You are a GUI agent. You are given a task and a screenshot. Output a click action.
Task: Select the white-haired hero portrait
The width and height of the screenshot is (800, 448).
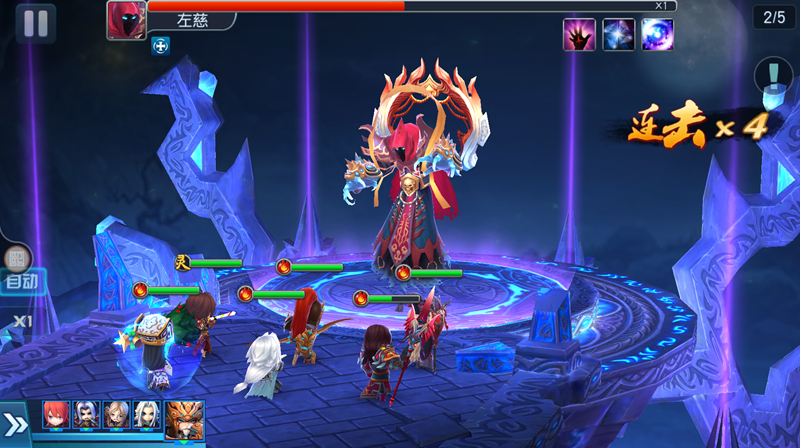click(x=147, y=415)
